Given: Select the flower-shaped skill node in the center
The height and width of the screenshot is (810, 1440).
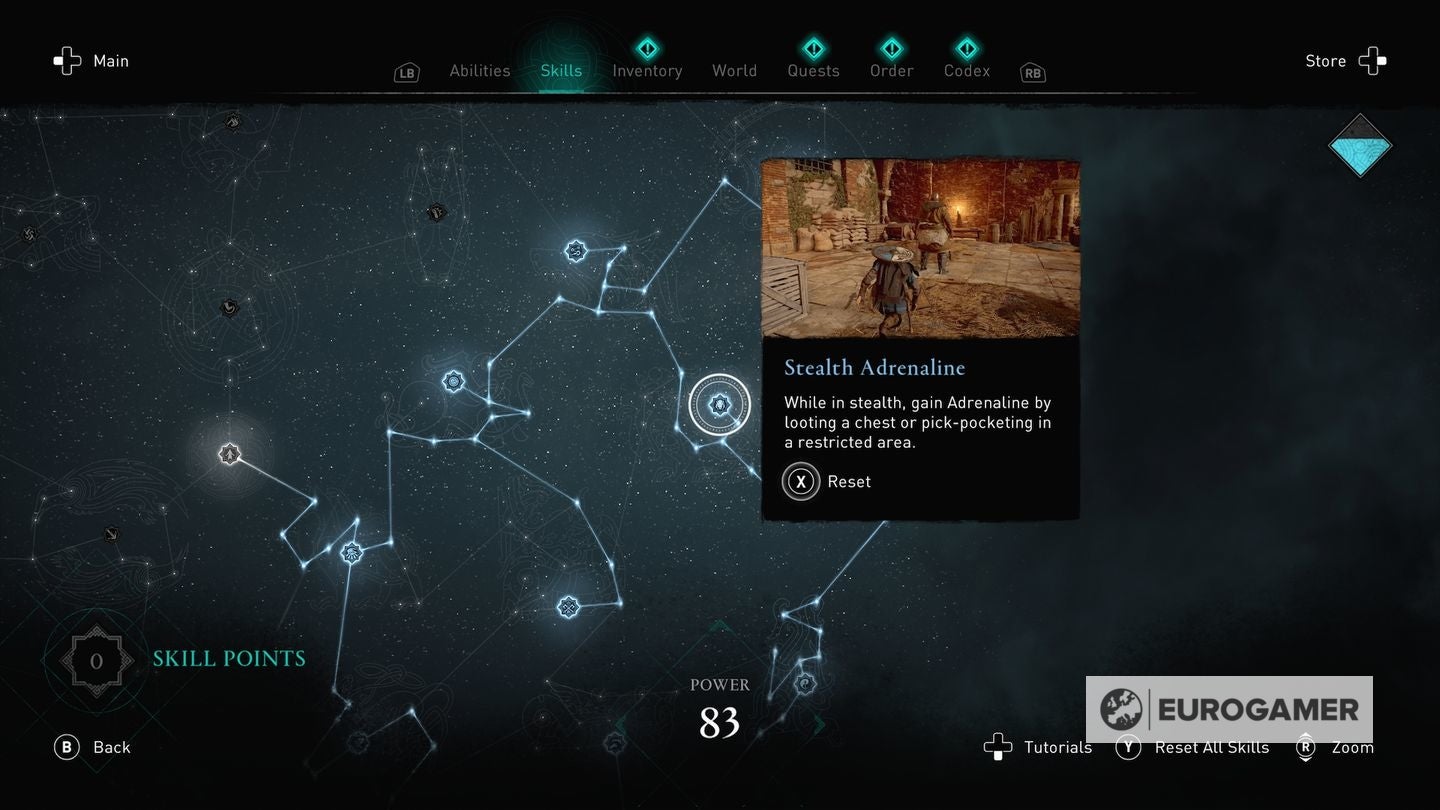Looking at the screenshot, I should [452, 380].
